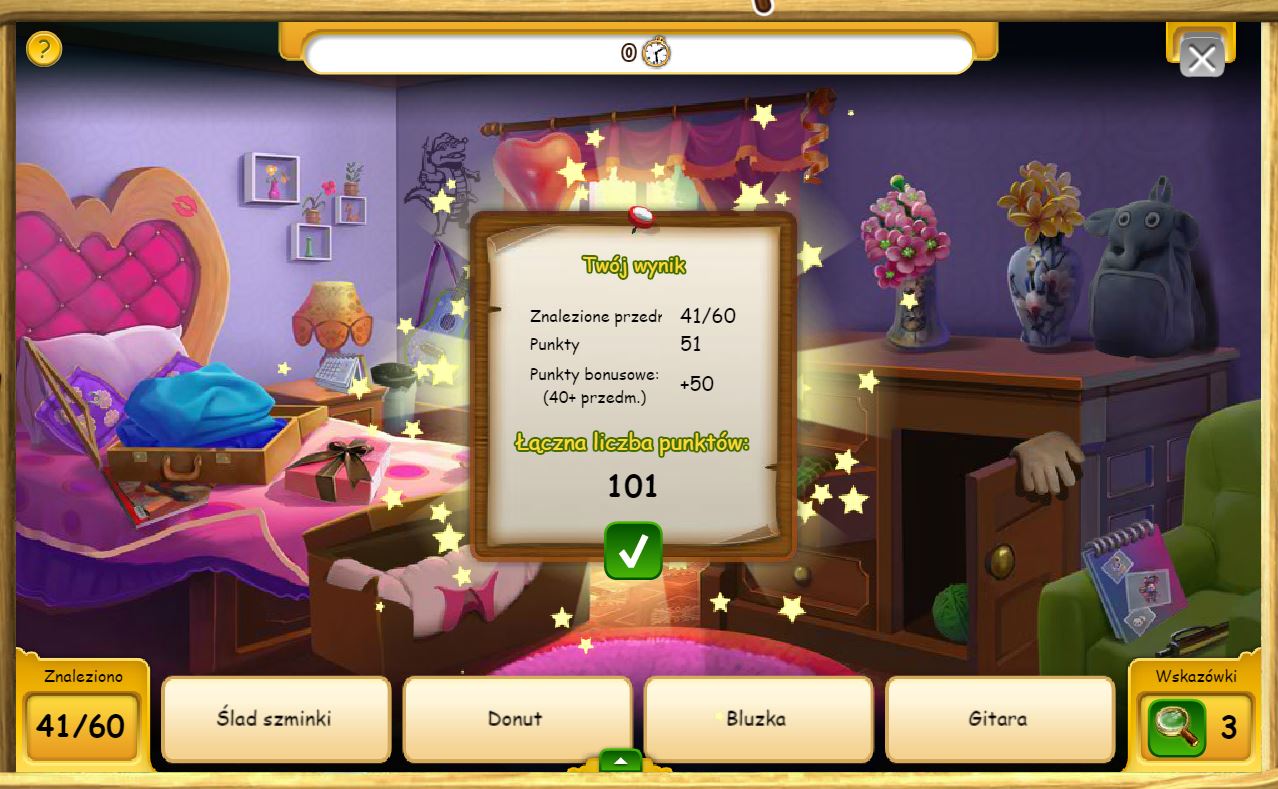Choose the Donut item card

516,719
